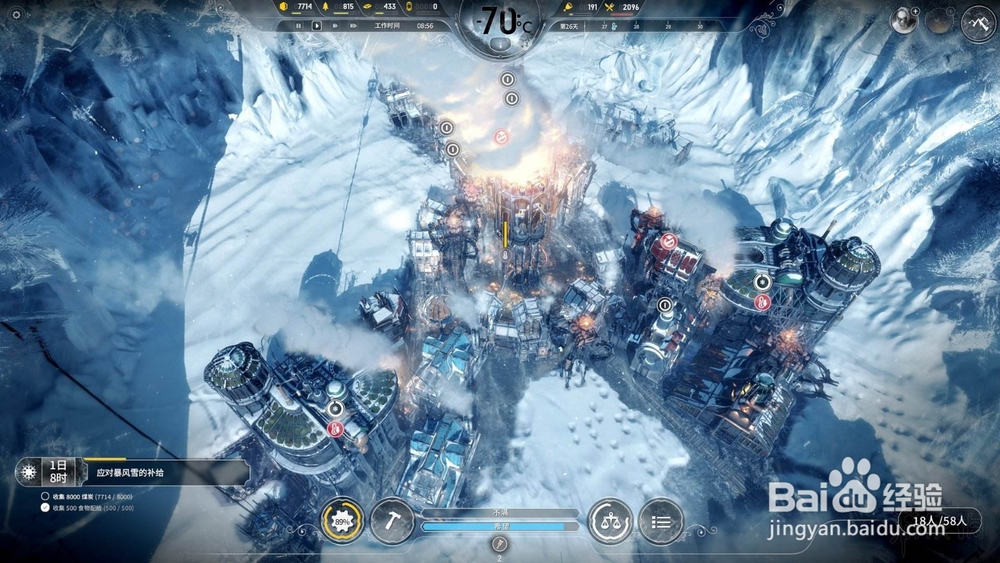Image resolution: width=1000 pixels, height=563 pixels.
Task: Open the build menu hammer icon
Action: click(x=391, y=521)
